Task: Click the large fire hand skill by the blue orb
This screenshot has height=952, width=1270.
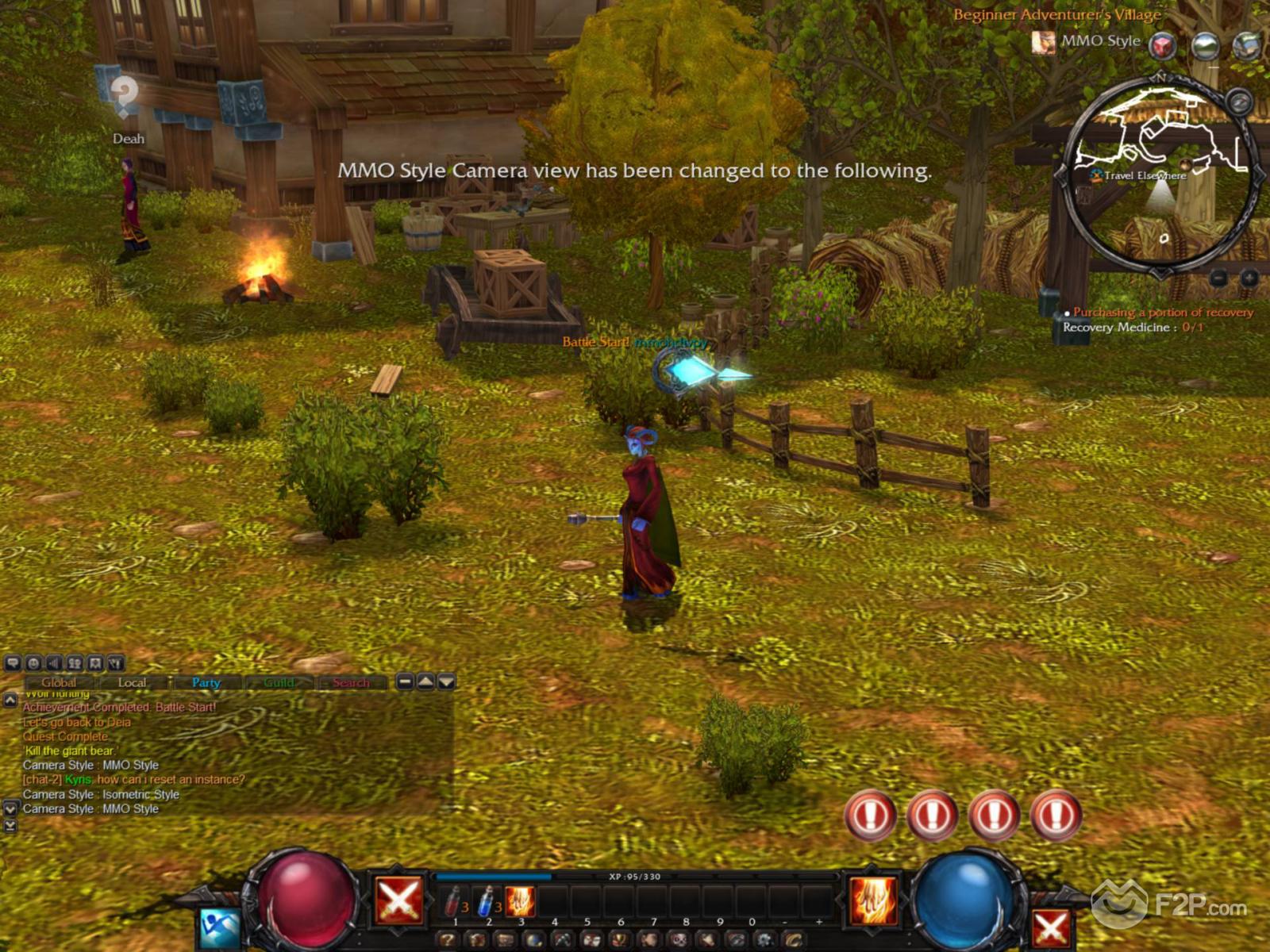Action: pyautogui.click(x=873, y=900)
